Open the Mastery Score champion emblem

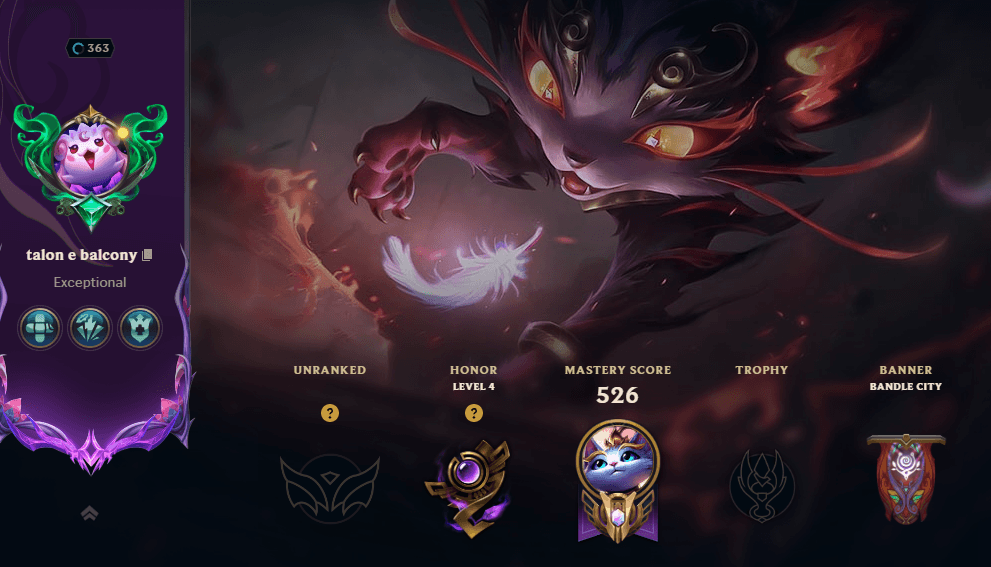point(617,480)
